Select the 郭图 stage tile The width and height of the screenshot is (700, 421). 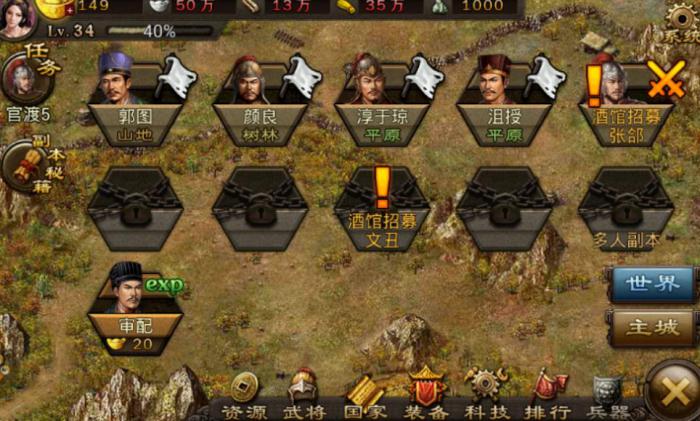click(135, 100)
